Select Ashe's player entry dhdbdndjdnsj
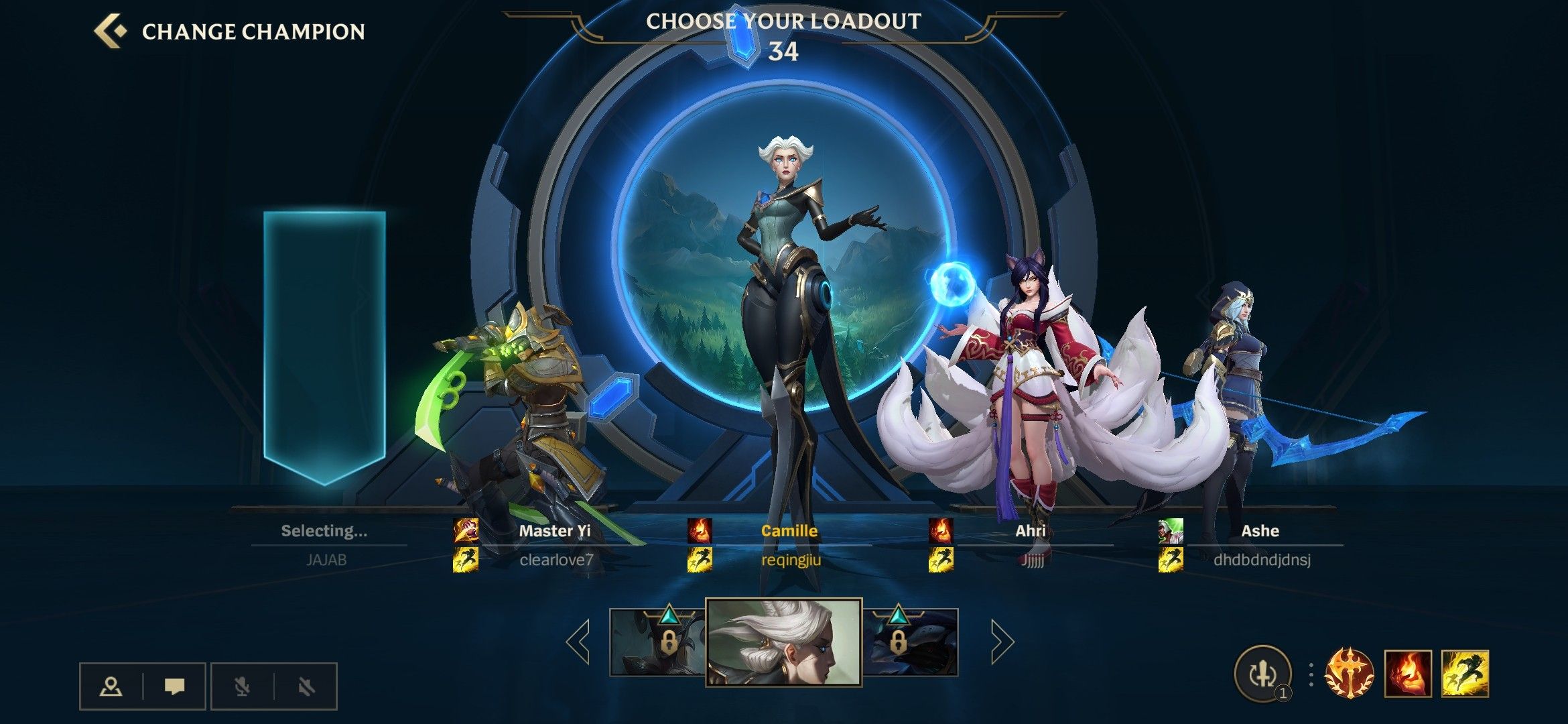The height and width of the screenshot is (724, 1568). [1261, 560]
